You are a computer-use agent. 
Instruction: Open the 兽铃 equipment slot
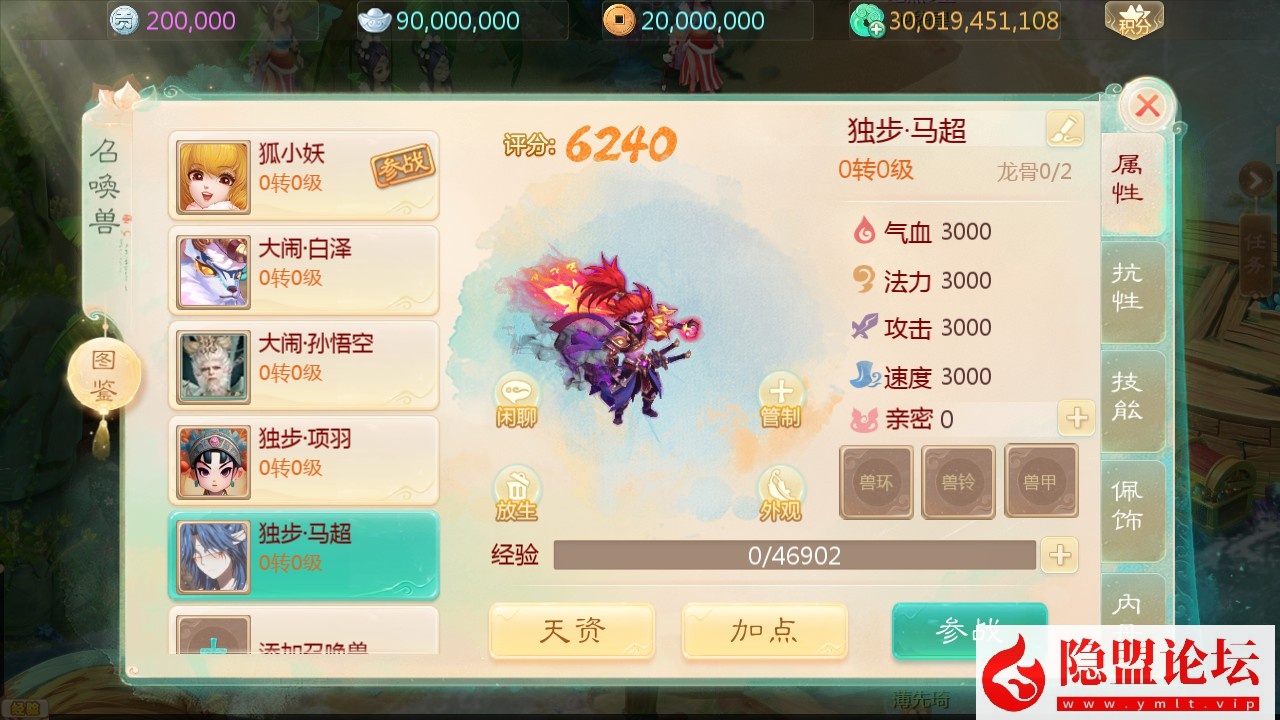pyautogui.click(x=959, y=481)
